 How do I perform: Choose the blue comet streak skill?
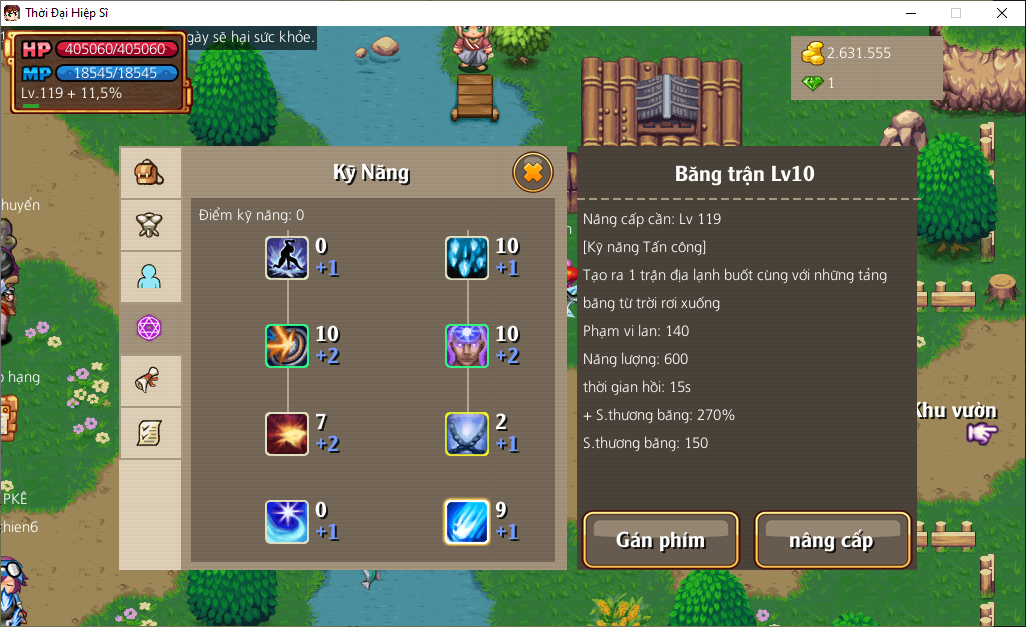click(467, 522)
